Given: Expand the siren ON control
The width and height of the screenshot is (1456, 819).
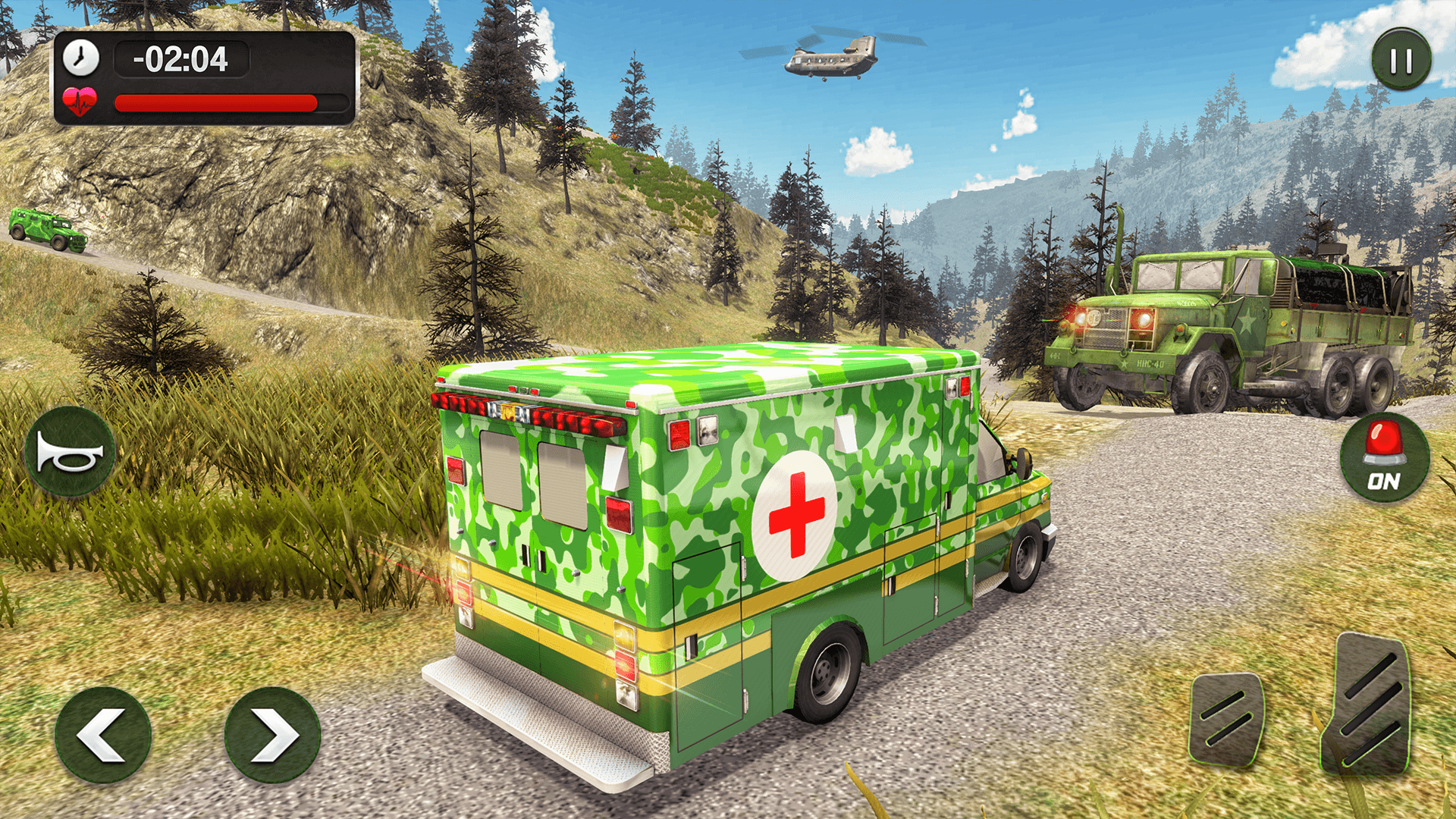Looking at the screenshot, I should (1384, 457).
